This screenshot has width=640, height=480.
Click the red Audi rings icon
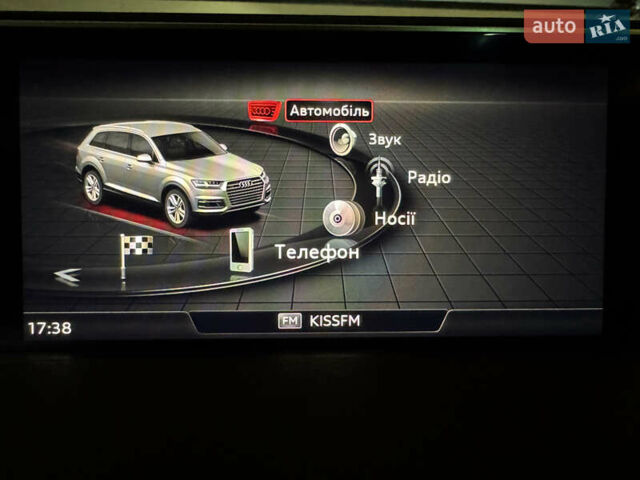[265, 111]
